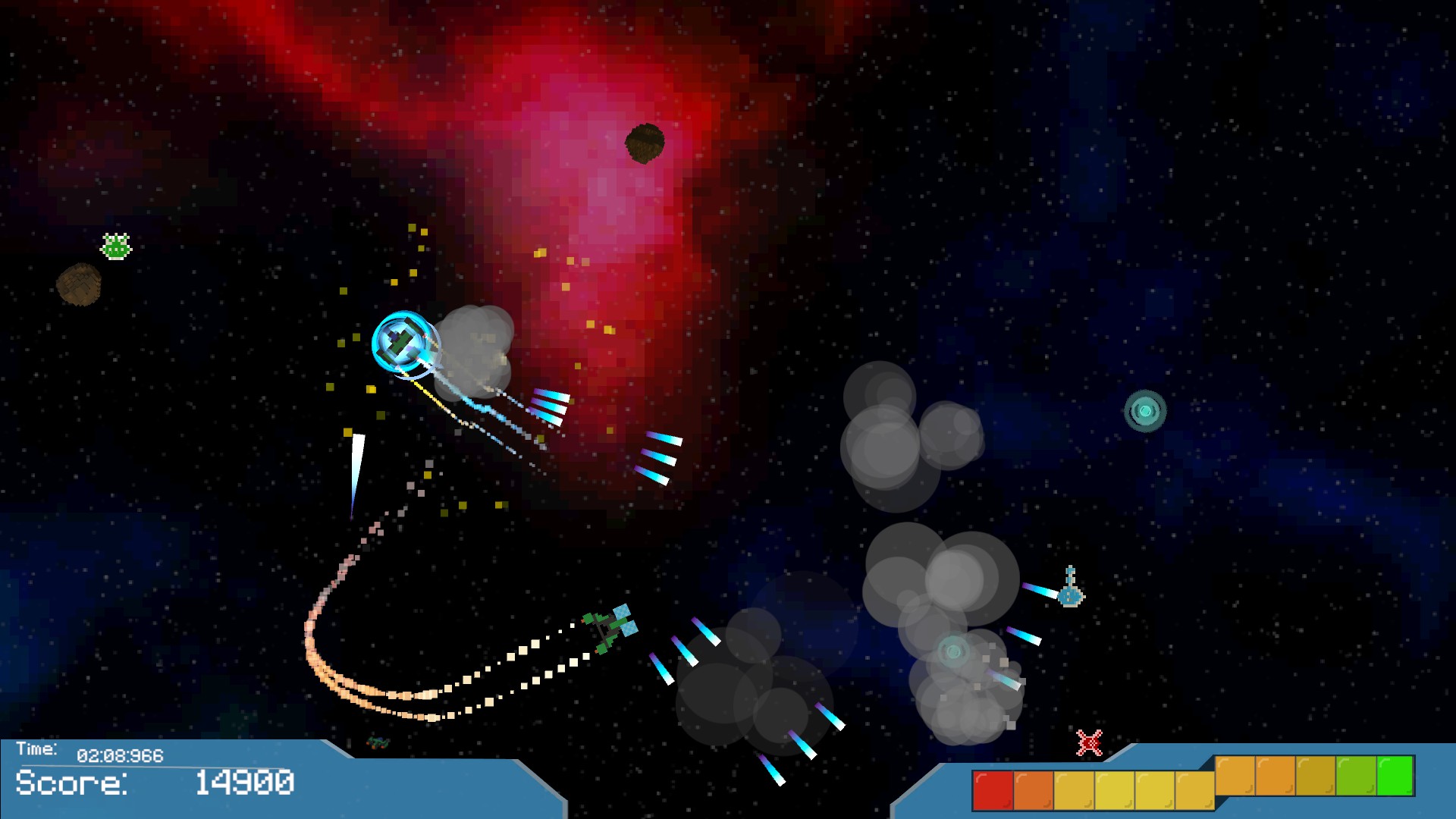Click the green alien enemy near the left edge
The image size is (1456, 819).
pyautogui.click(x=115, y=246)
